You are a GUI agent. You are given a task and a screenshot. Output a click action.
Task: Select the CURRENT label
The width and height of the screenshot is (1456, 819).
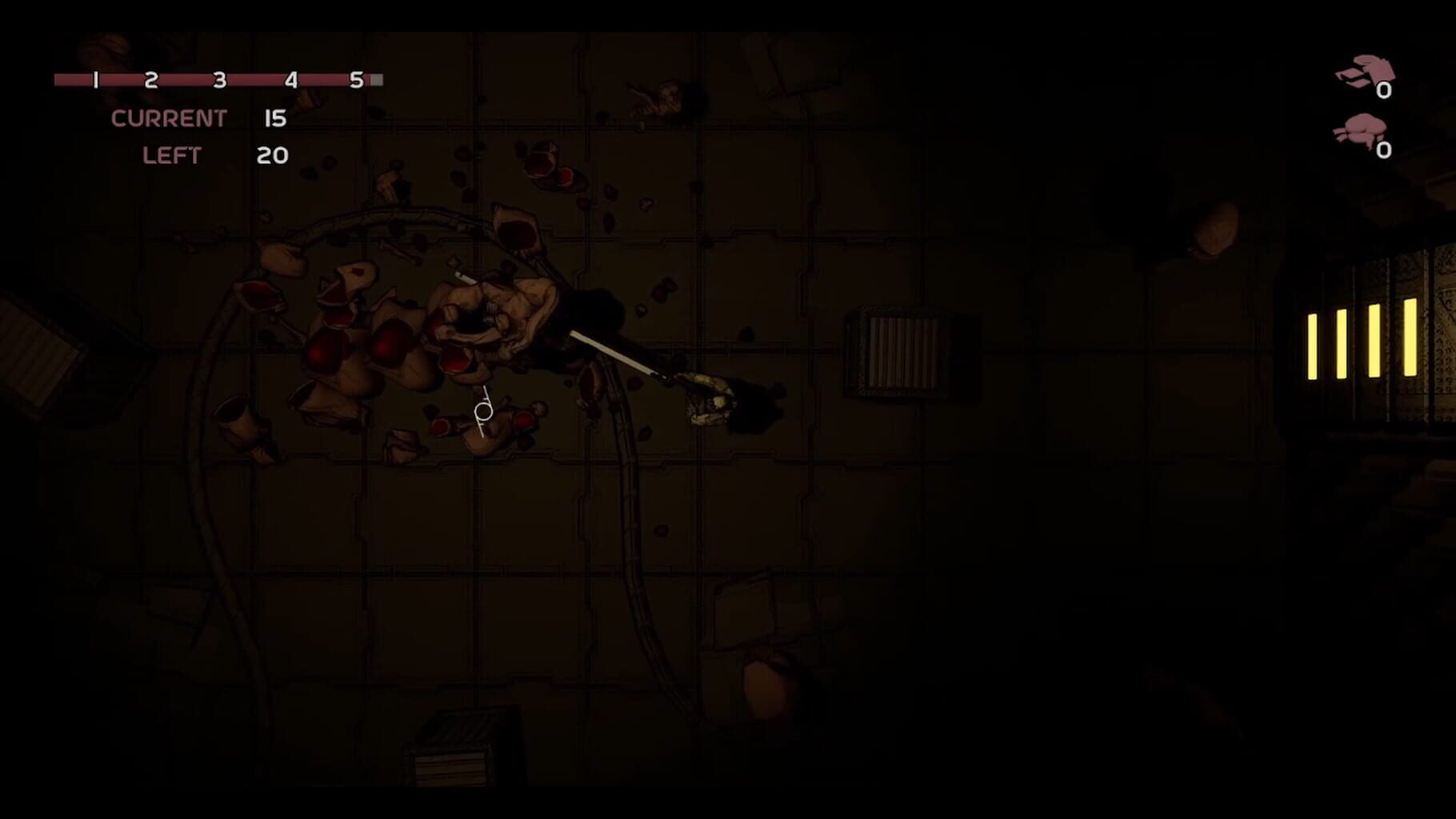pos(170,118)
